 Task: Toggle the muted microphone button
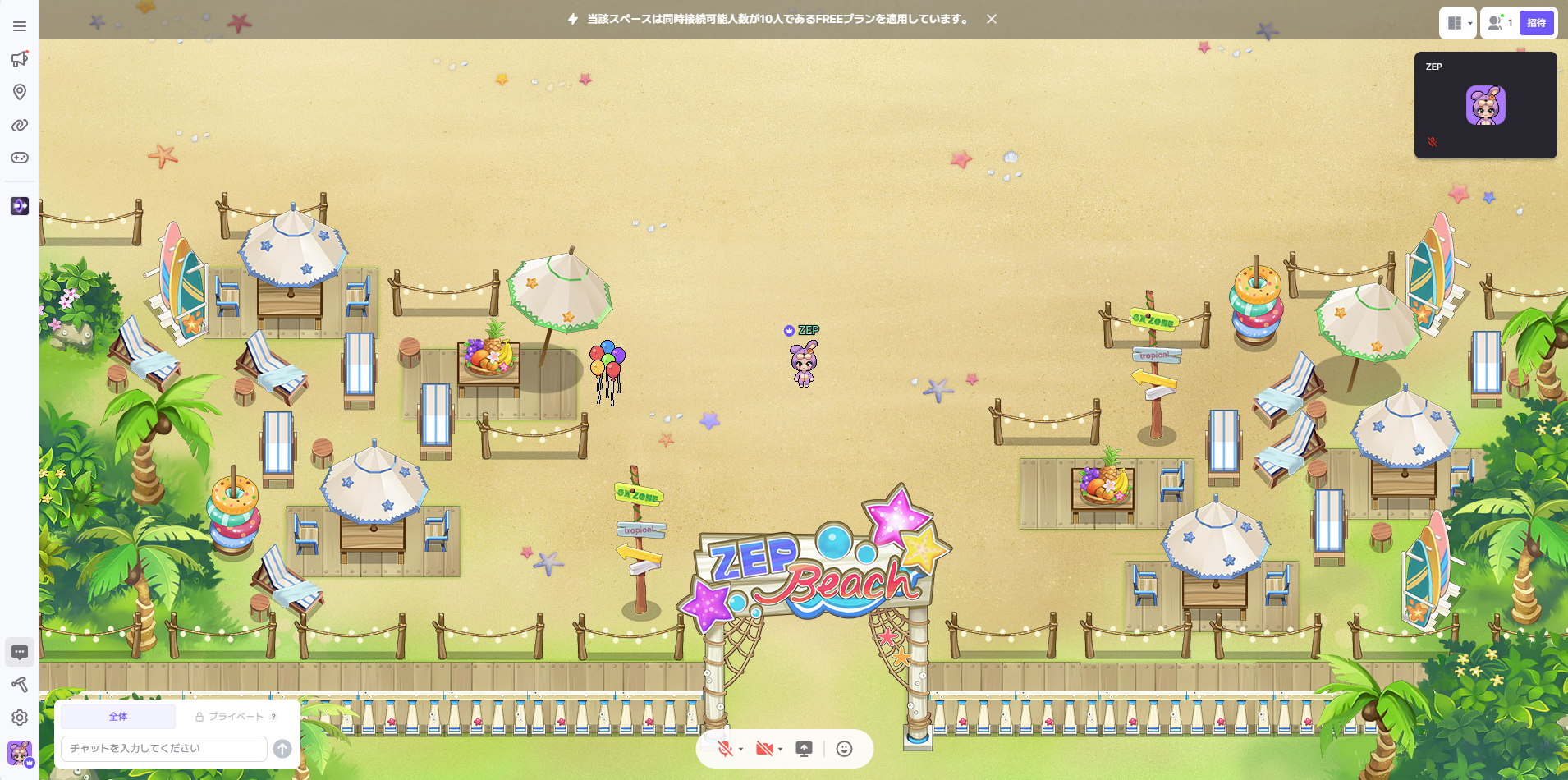[725, 749]
